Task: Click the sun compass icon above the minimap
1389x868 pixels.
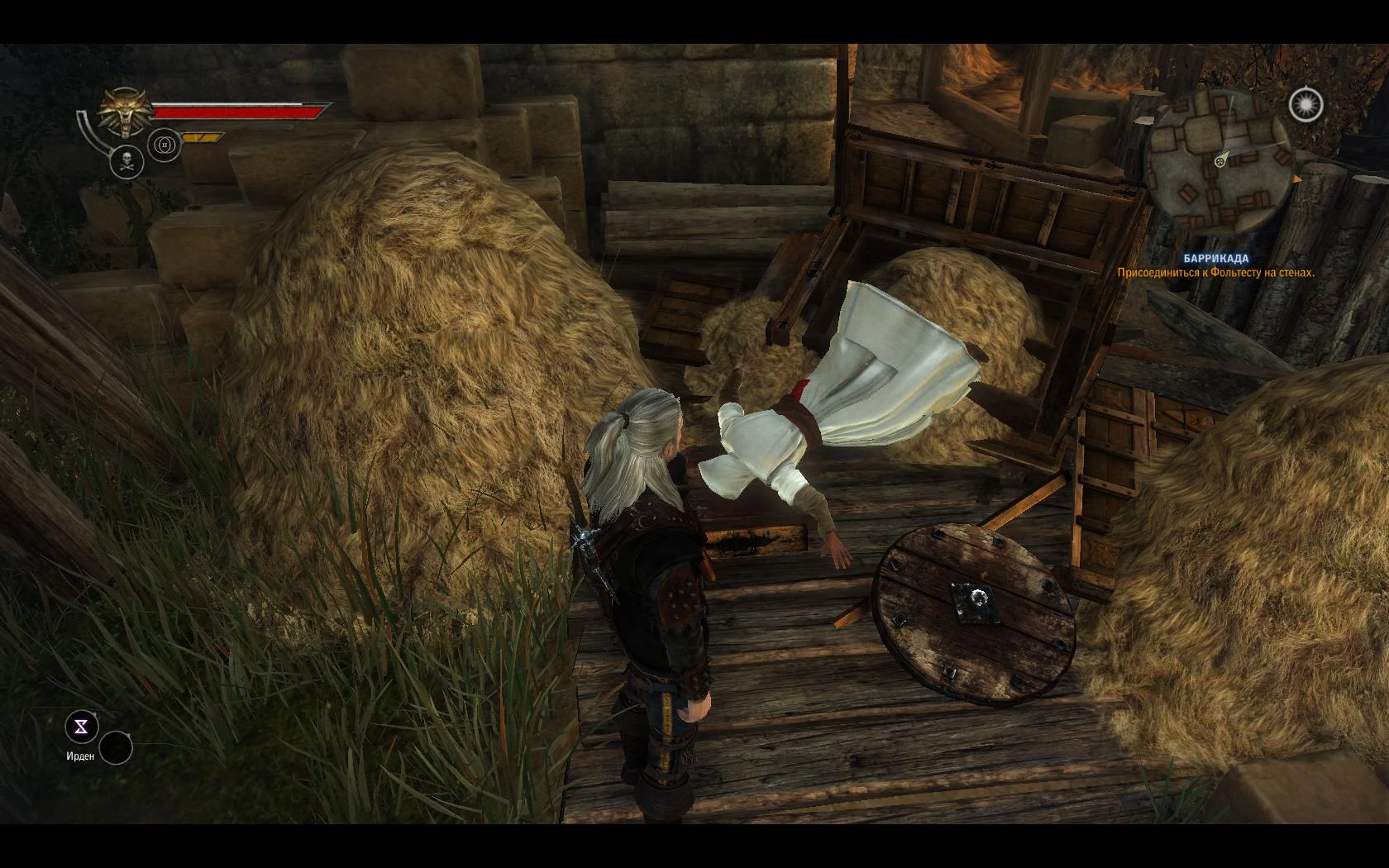Action: [1306, 104]
